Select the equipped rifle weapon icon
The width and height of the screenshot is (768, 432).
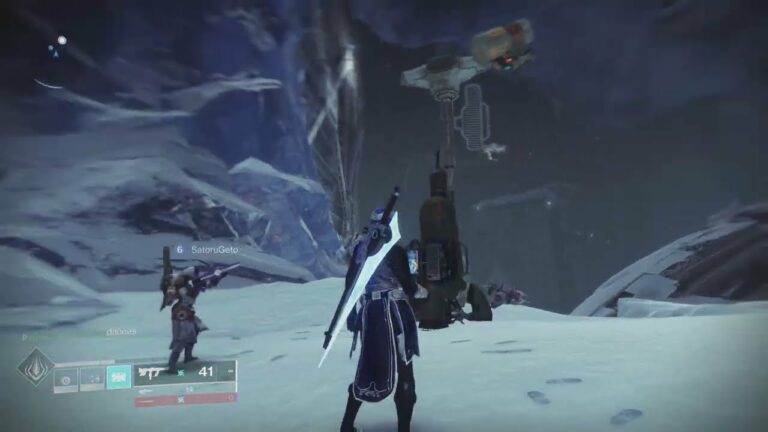tap(154, 372)
